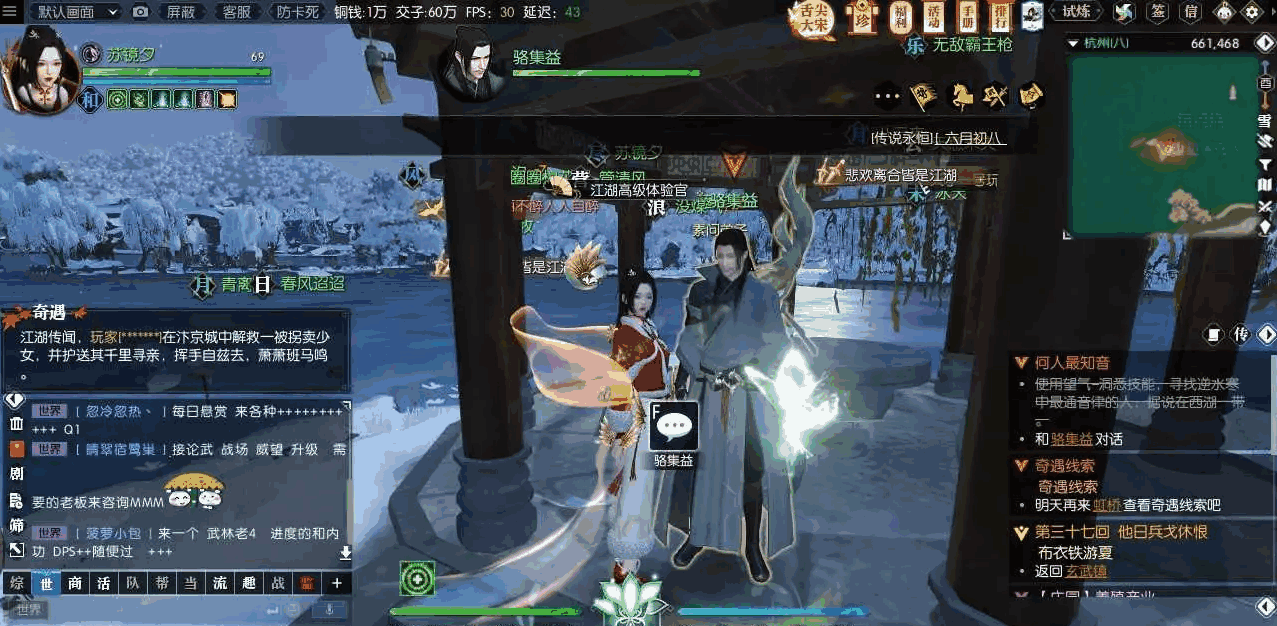Open the 排行 rankings lantern
1277x626 pixels.
1001,16
